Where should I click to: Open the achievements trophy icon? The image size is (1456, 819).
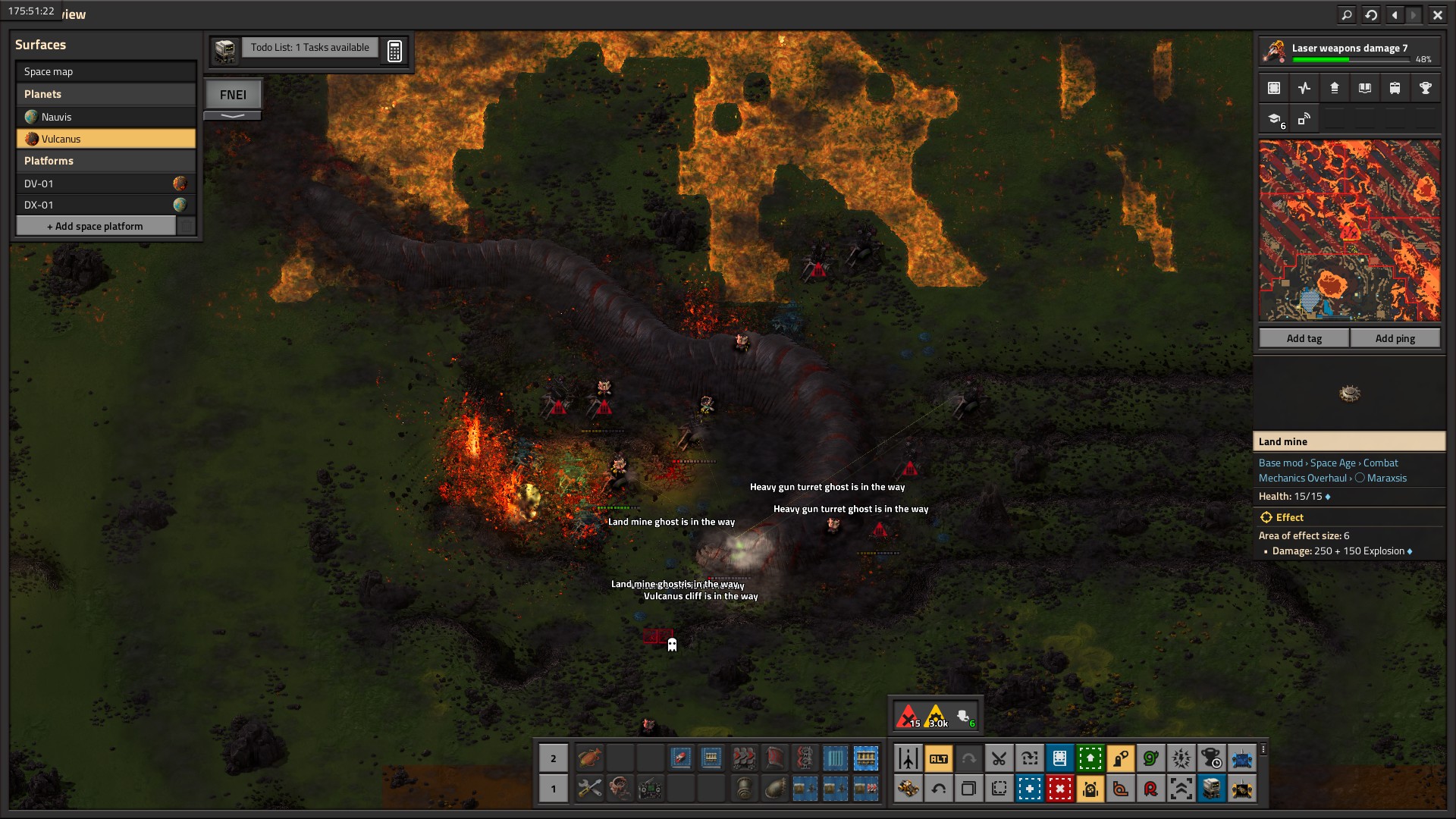point(1425,88)
